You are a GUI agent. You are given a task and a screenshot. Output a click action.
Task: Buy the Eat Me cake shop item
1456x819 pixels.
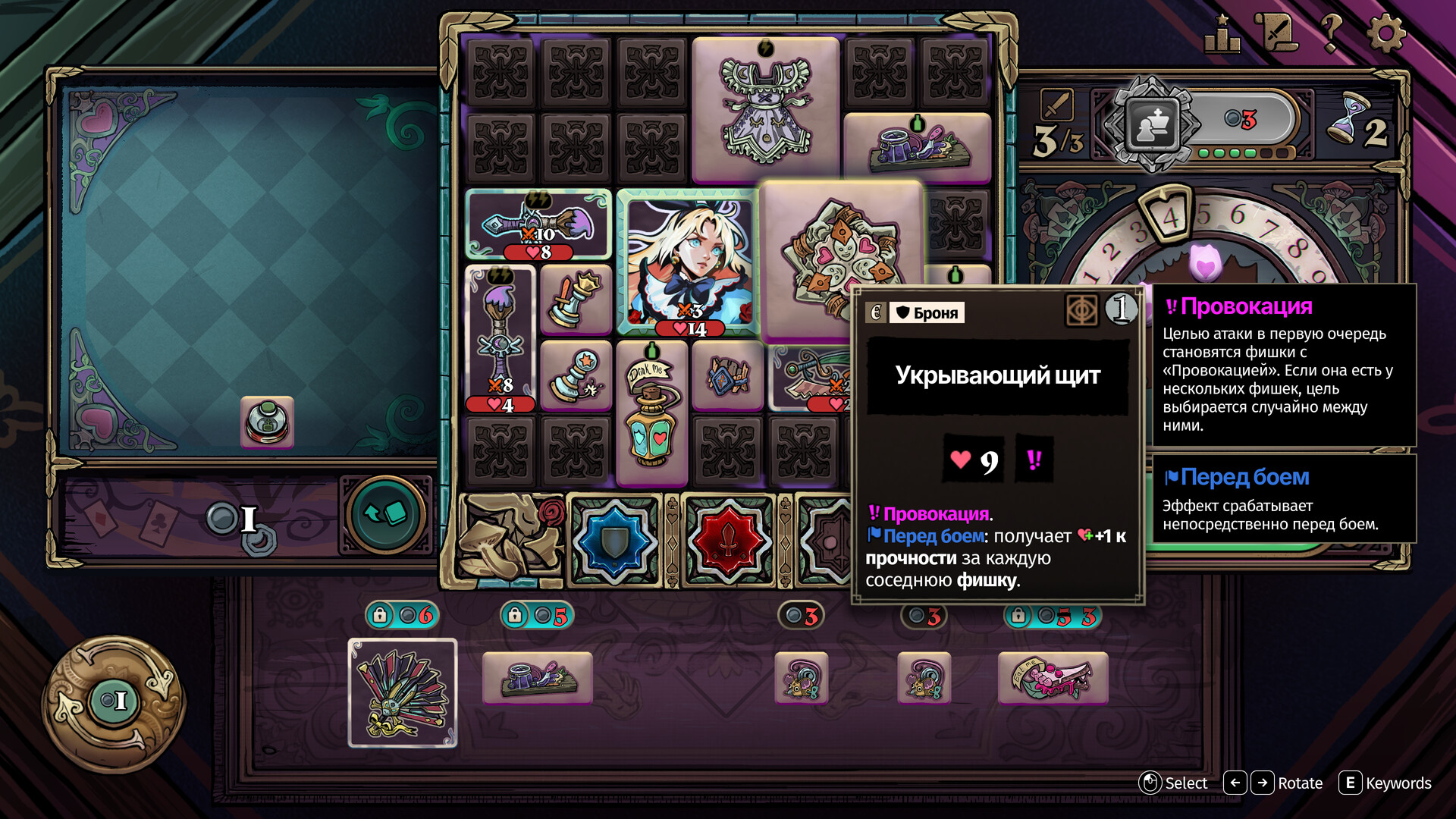1053,678
